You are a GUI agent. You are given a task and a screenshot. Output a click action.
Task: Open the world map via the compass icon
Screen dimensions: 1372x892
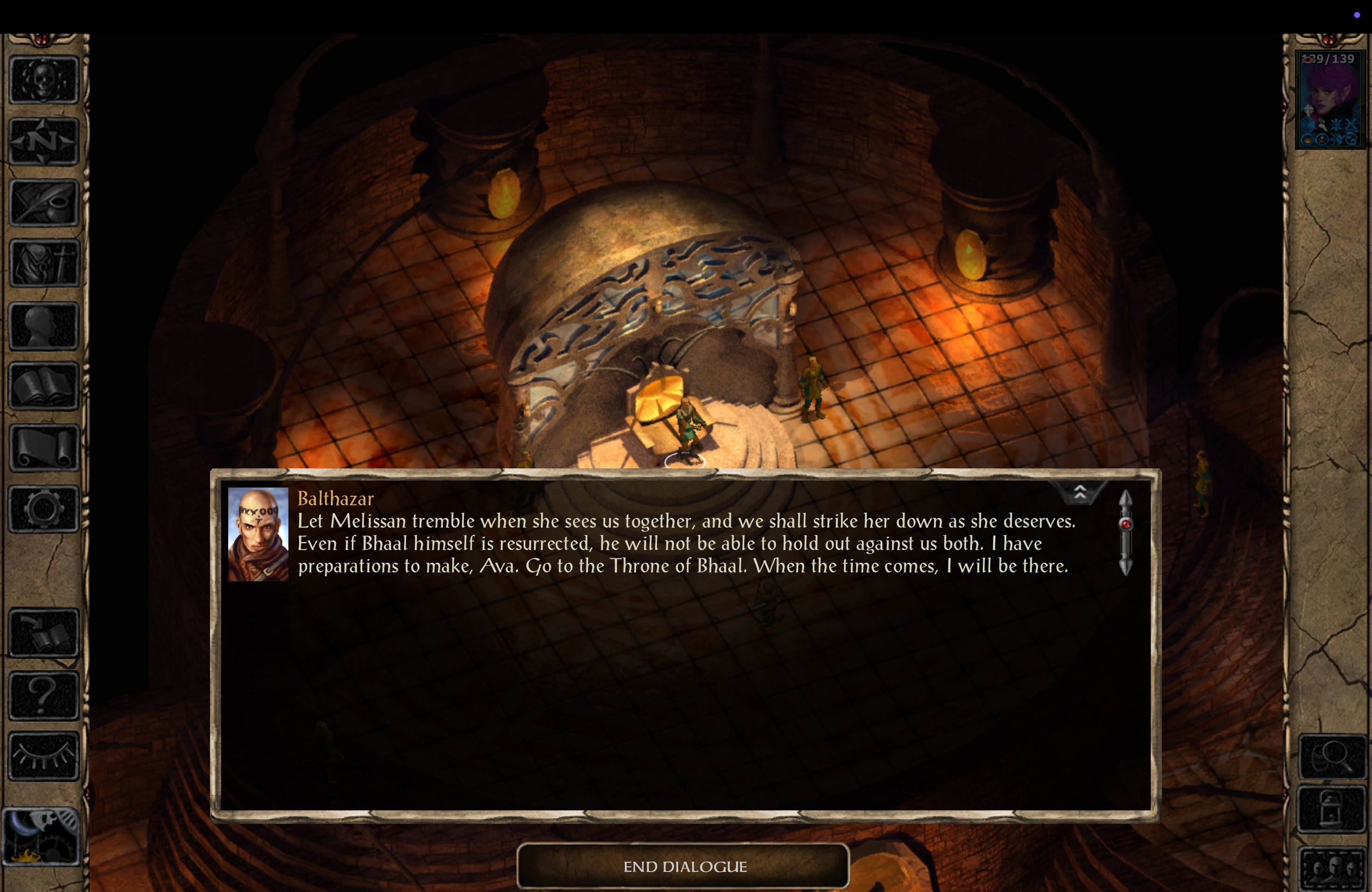[x=43, y=141]
